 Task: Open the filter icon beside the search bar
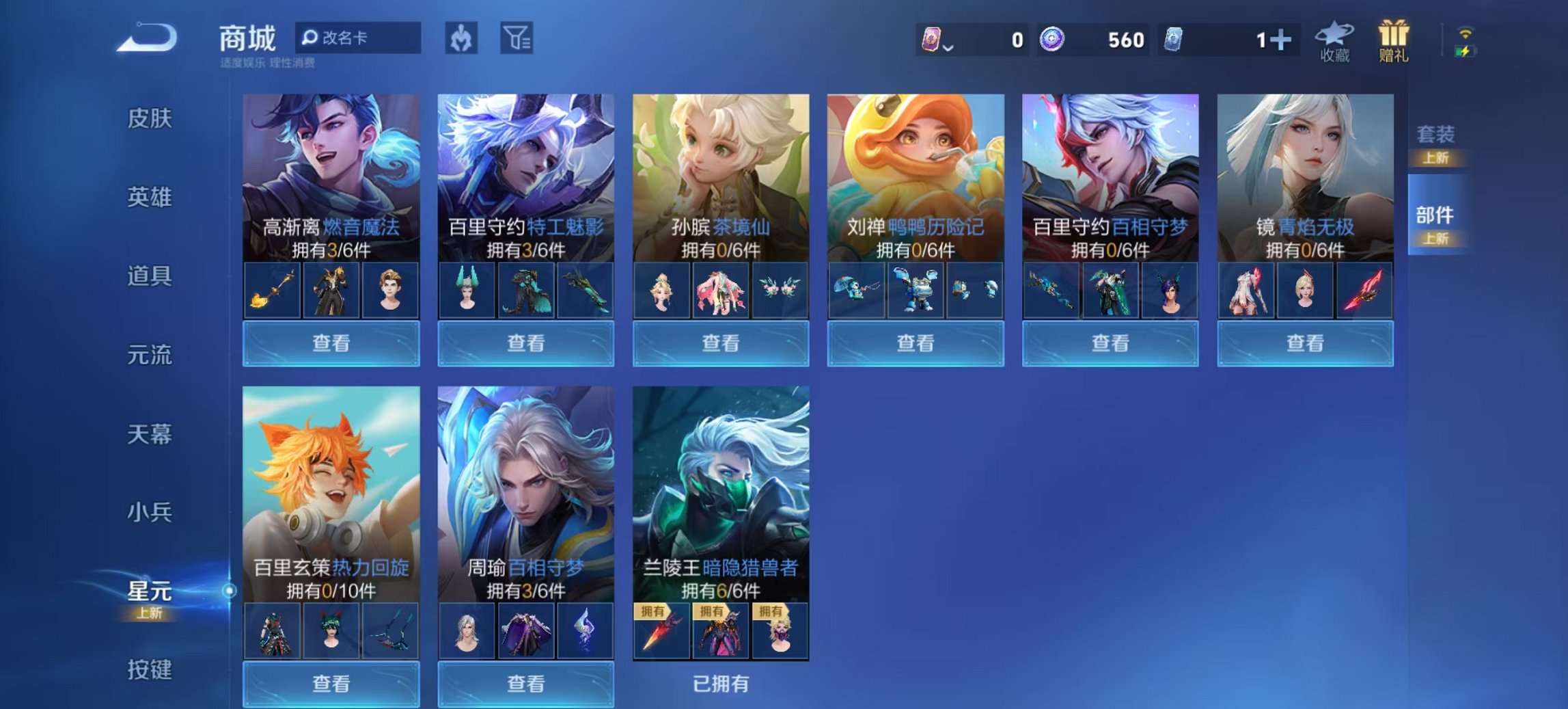517,39
